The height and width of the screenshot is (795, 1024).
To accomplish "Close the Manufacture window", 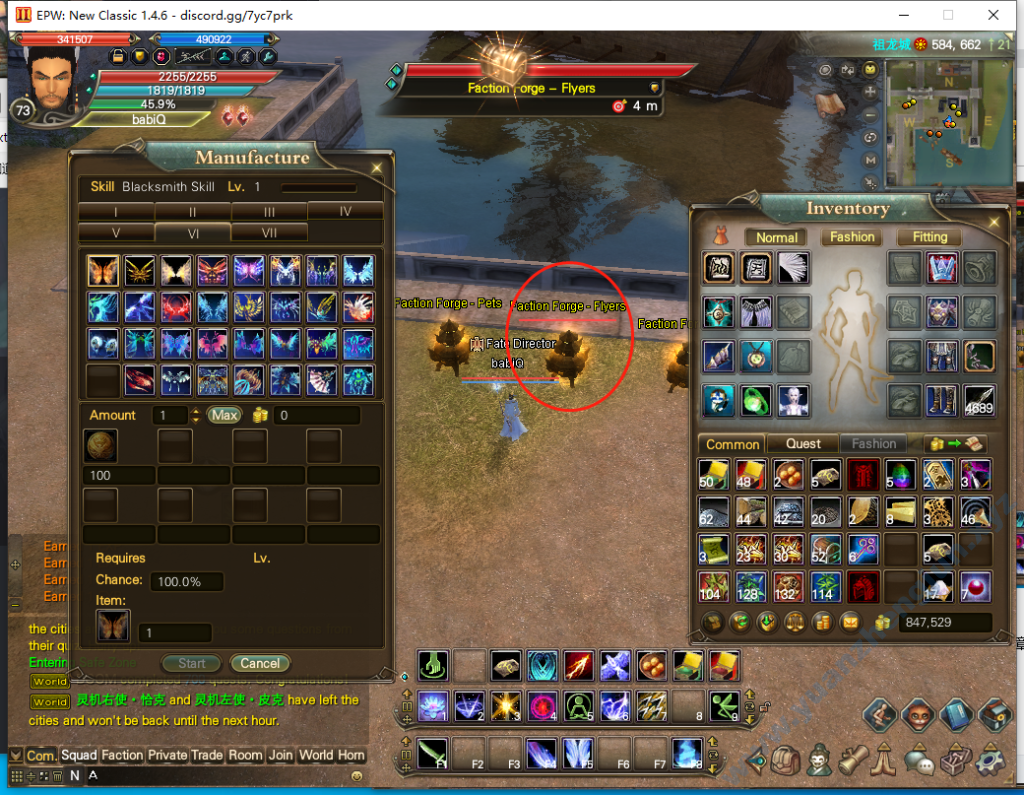I will 377,168.
